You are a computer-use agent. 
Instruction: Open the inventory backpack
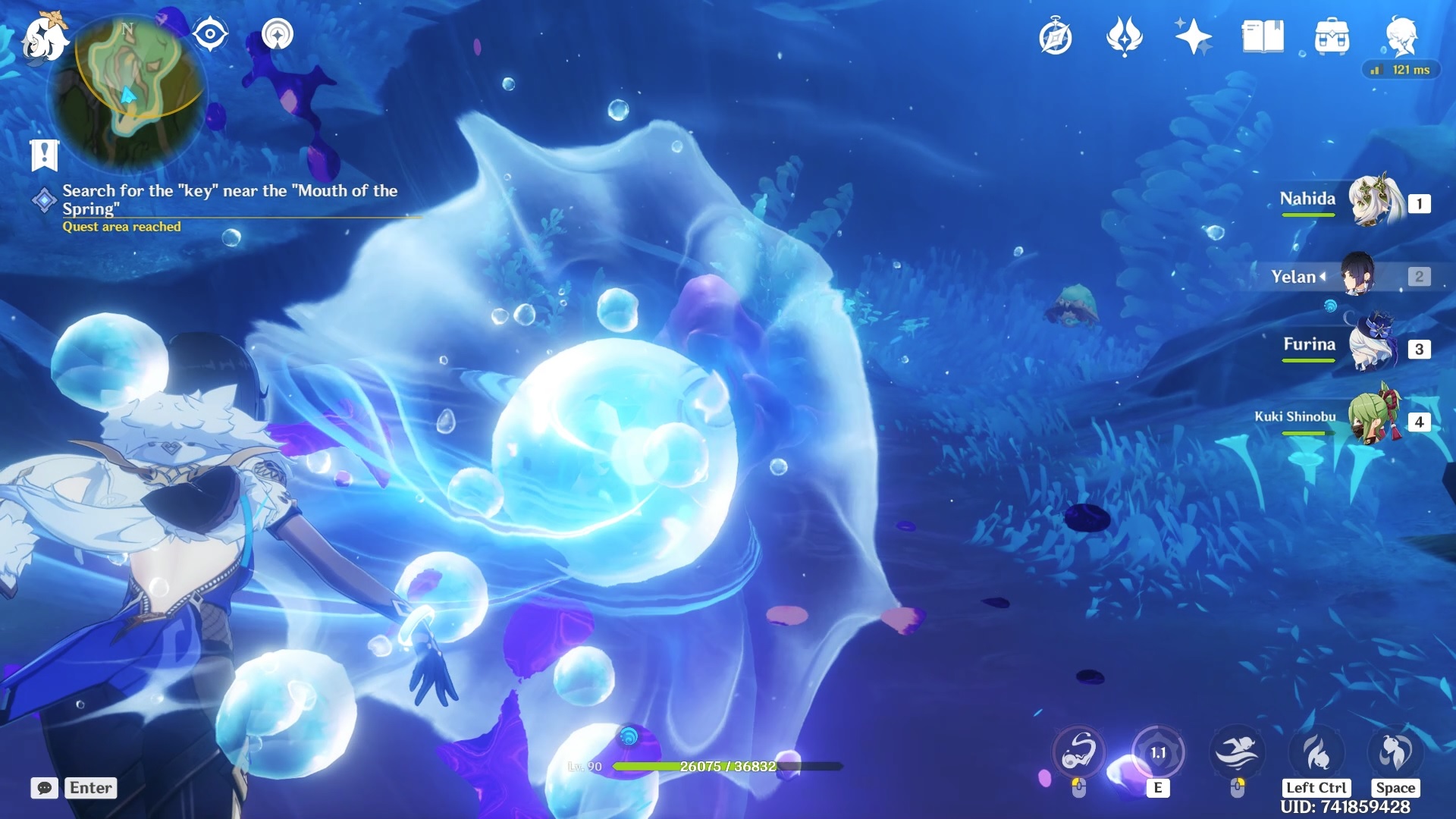(x=1332, y=36)
